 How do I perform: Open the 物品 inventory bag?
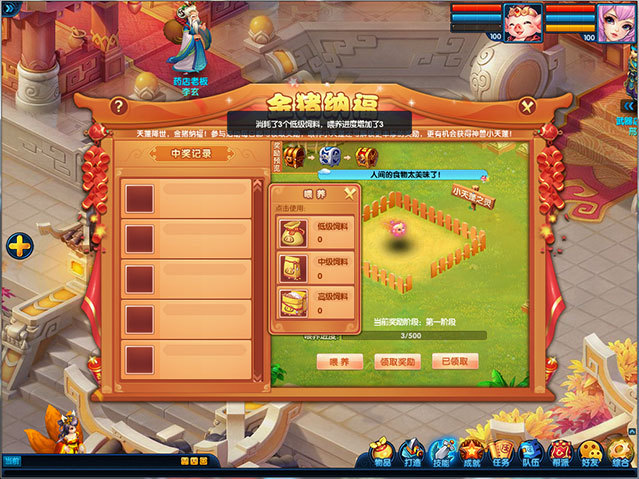point(381,454)
